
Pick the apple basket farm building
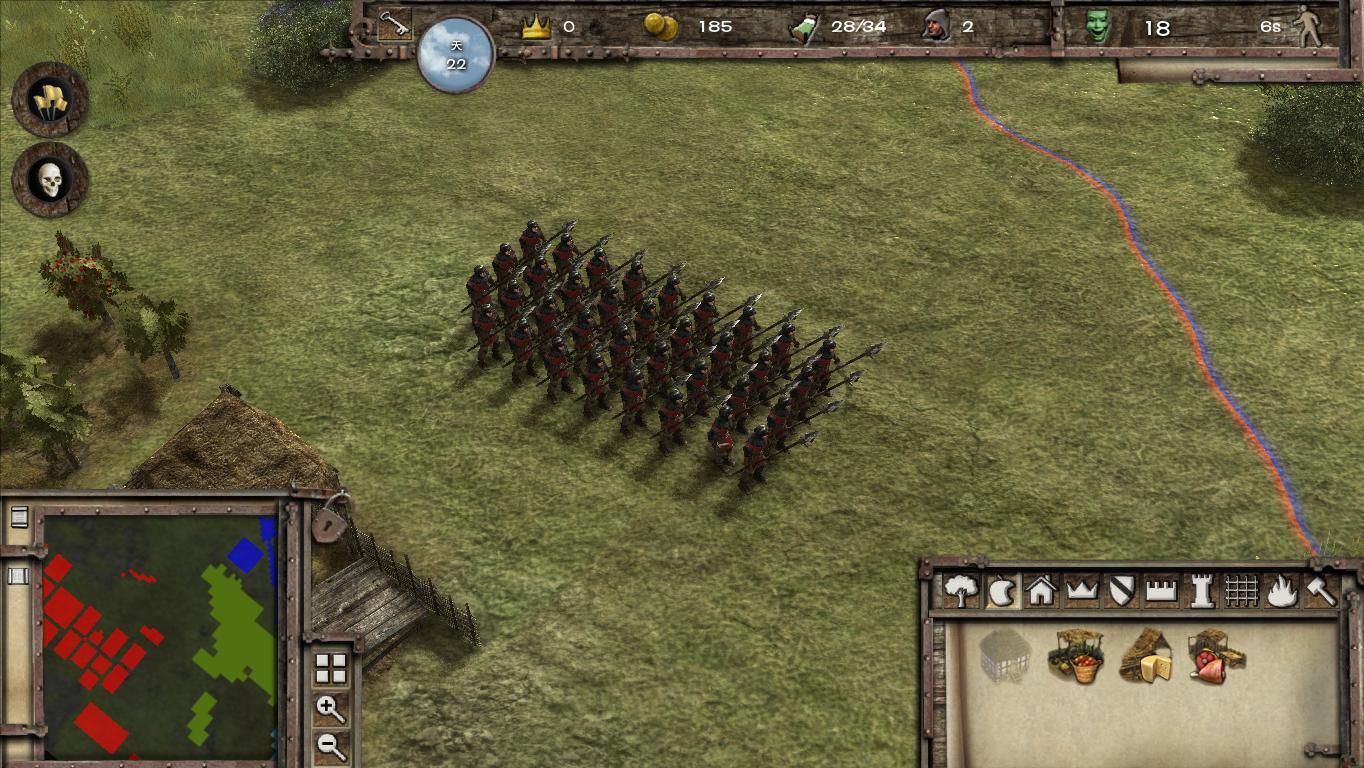tap(1075, 656)
